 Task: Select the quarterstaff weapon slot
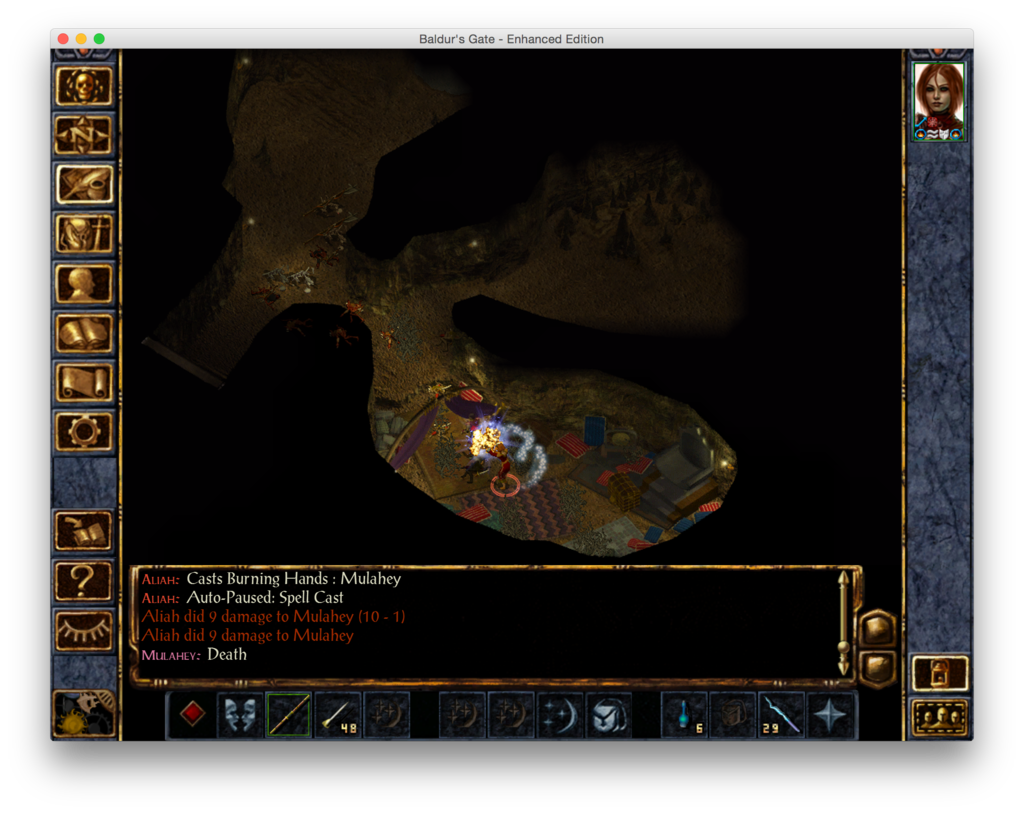[288, 715]
